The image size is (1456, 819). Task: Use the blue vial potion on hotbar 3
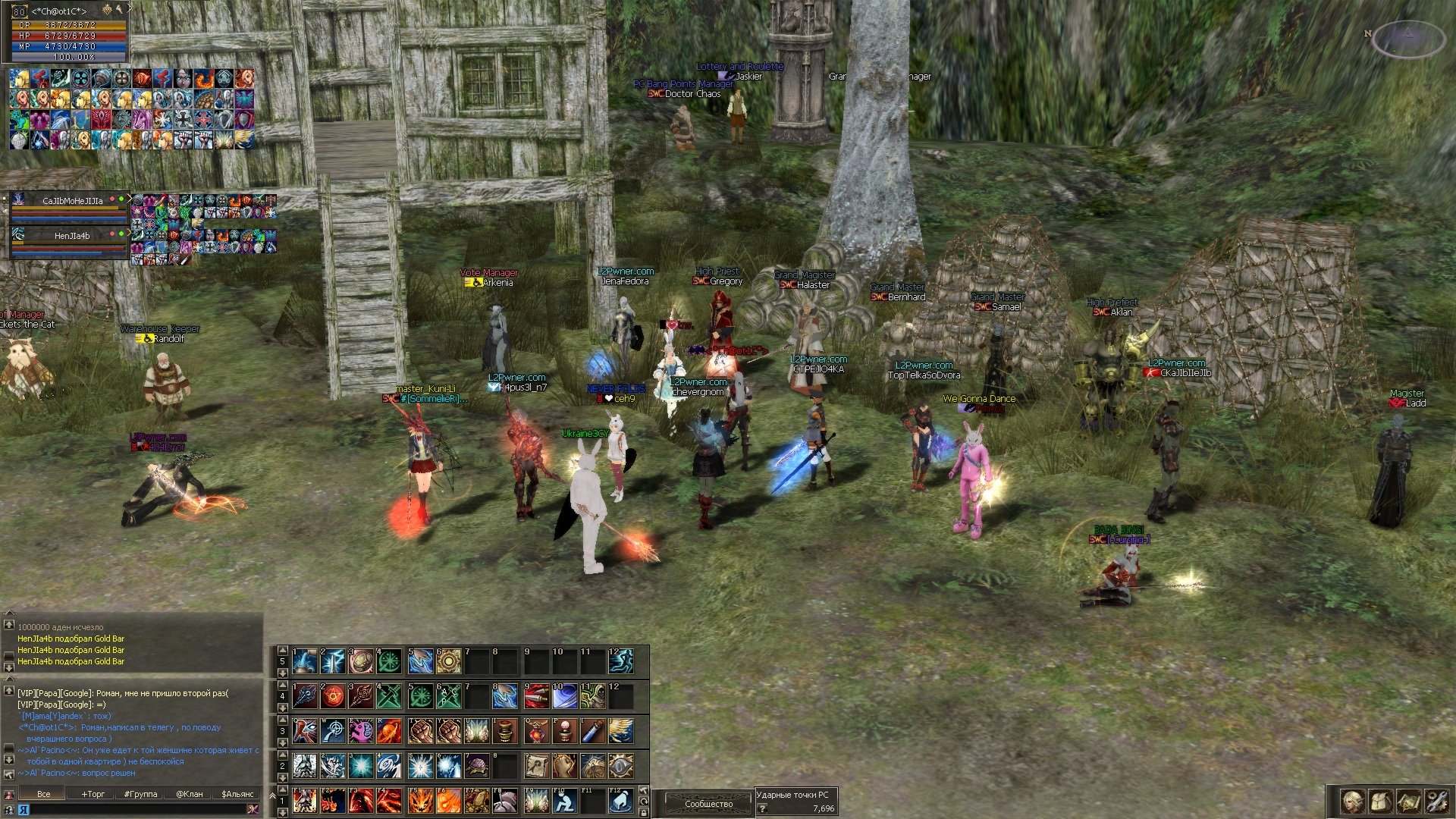(592, 731)
